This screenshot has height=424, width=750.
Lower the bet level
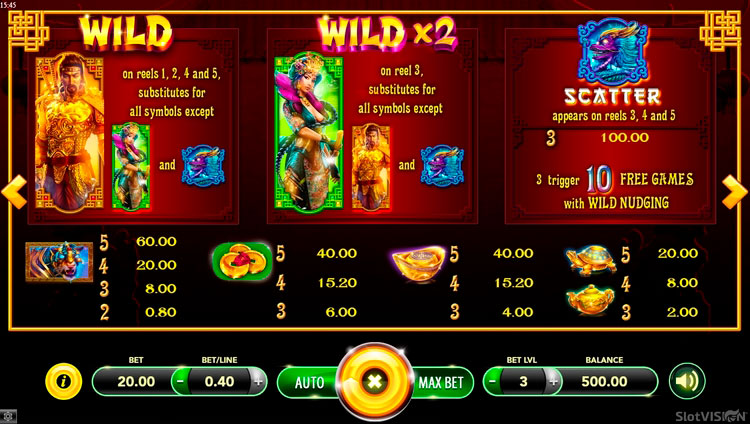tap(491, 381)
